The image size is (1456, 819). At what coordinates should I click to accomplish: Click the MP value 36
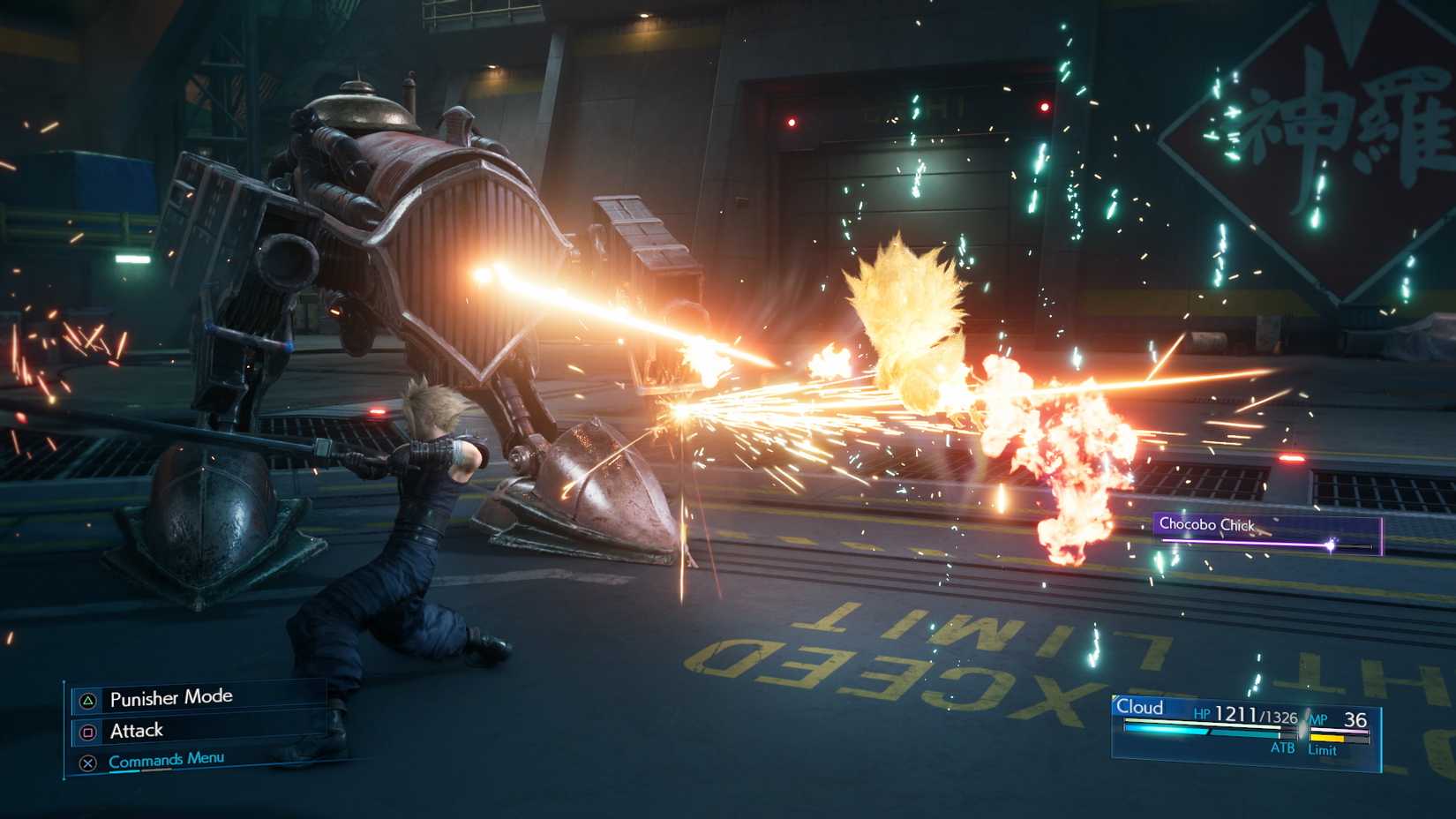click(x=1356, y=717)
